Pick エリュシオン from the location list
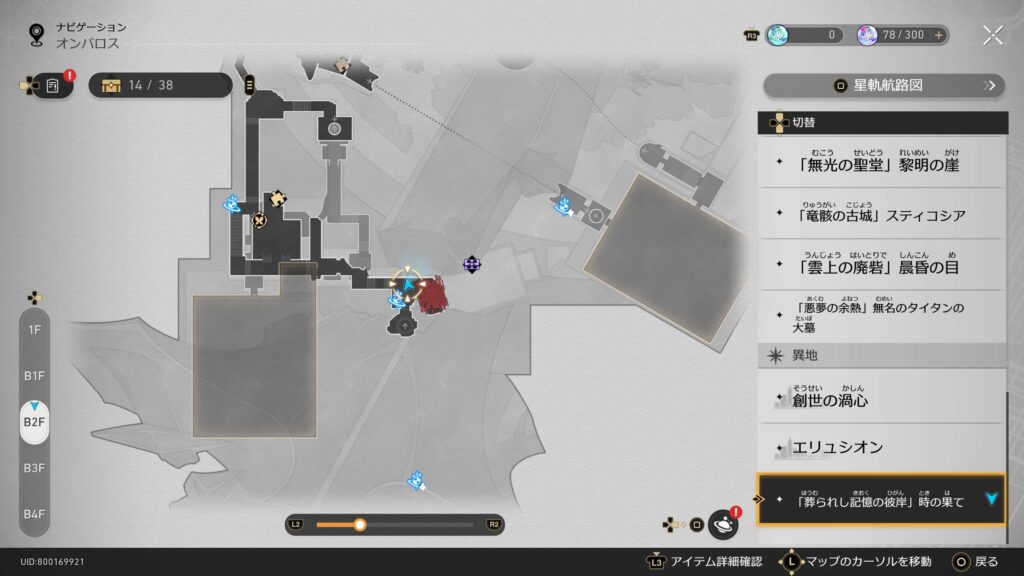 coord(882,448)
